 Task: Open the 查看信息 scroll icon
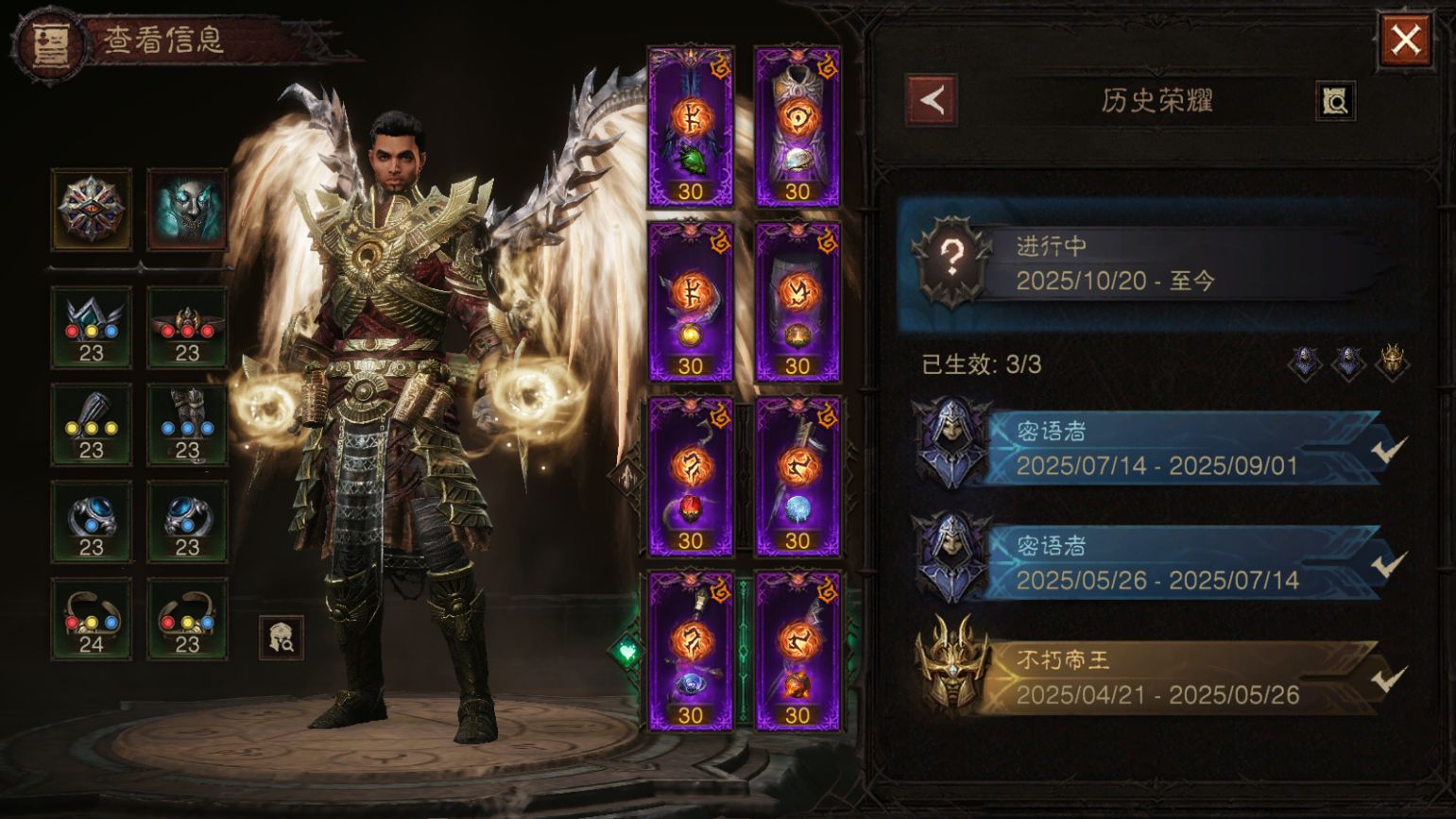pos(46,43)
